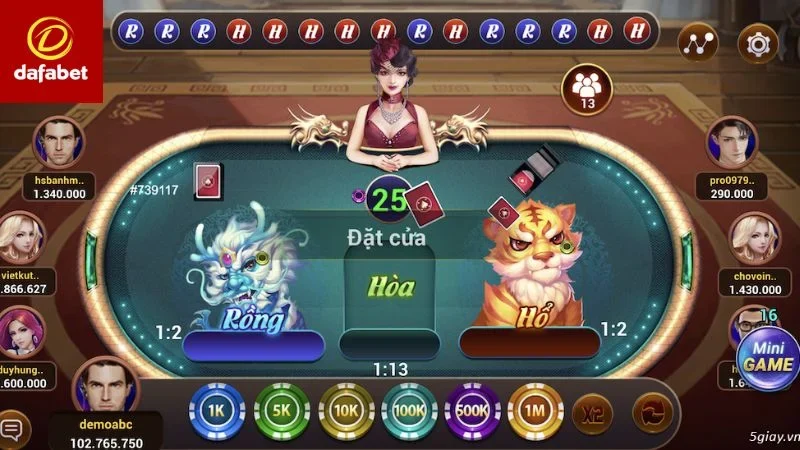Show the trend chart statistics
Screen dimensions: 800x450
[698, 43]
